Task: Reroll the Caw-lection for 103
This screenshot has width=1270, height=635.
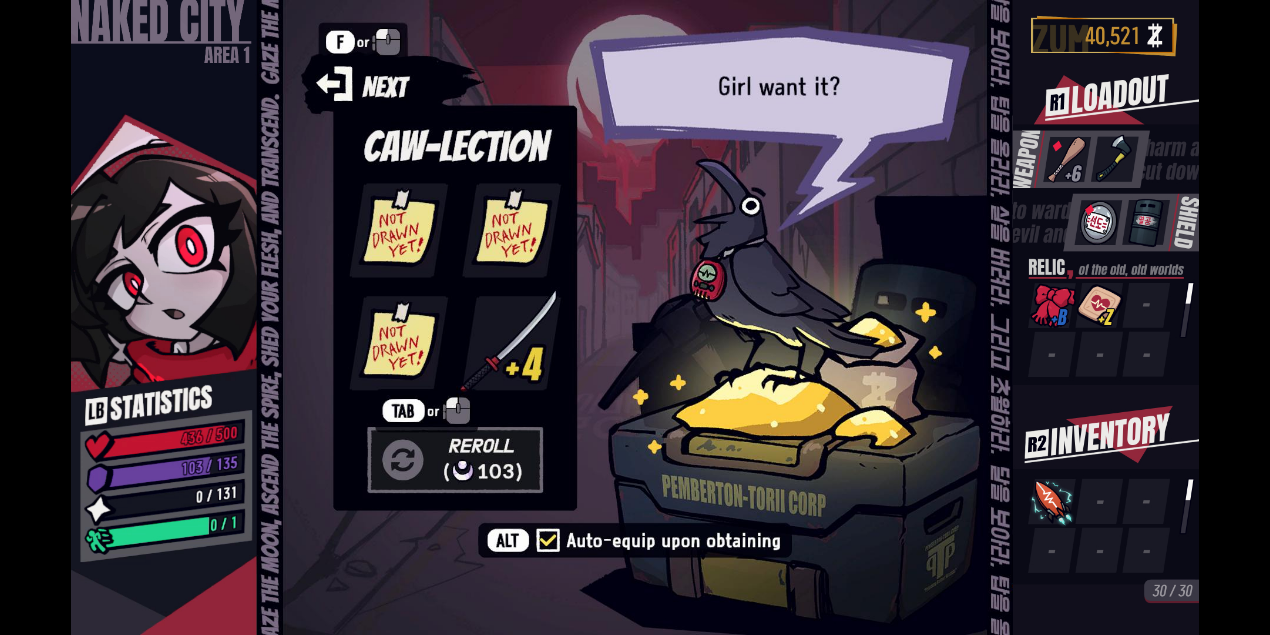Action: [x=456, y=459]
